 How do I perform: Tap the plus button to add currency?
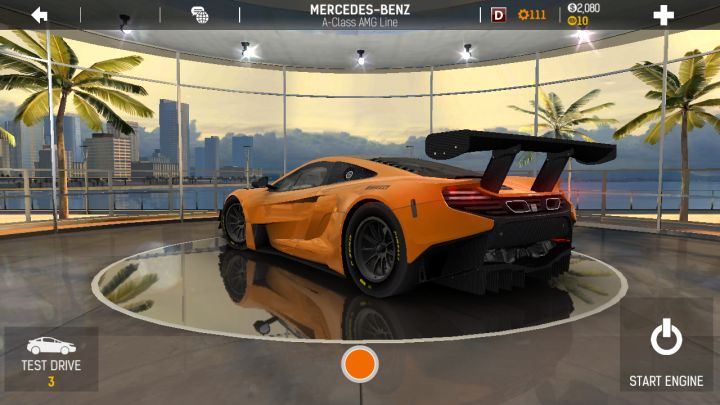tap(663, 15)
